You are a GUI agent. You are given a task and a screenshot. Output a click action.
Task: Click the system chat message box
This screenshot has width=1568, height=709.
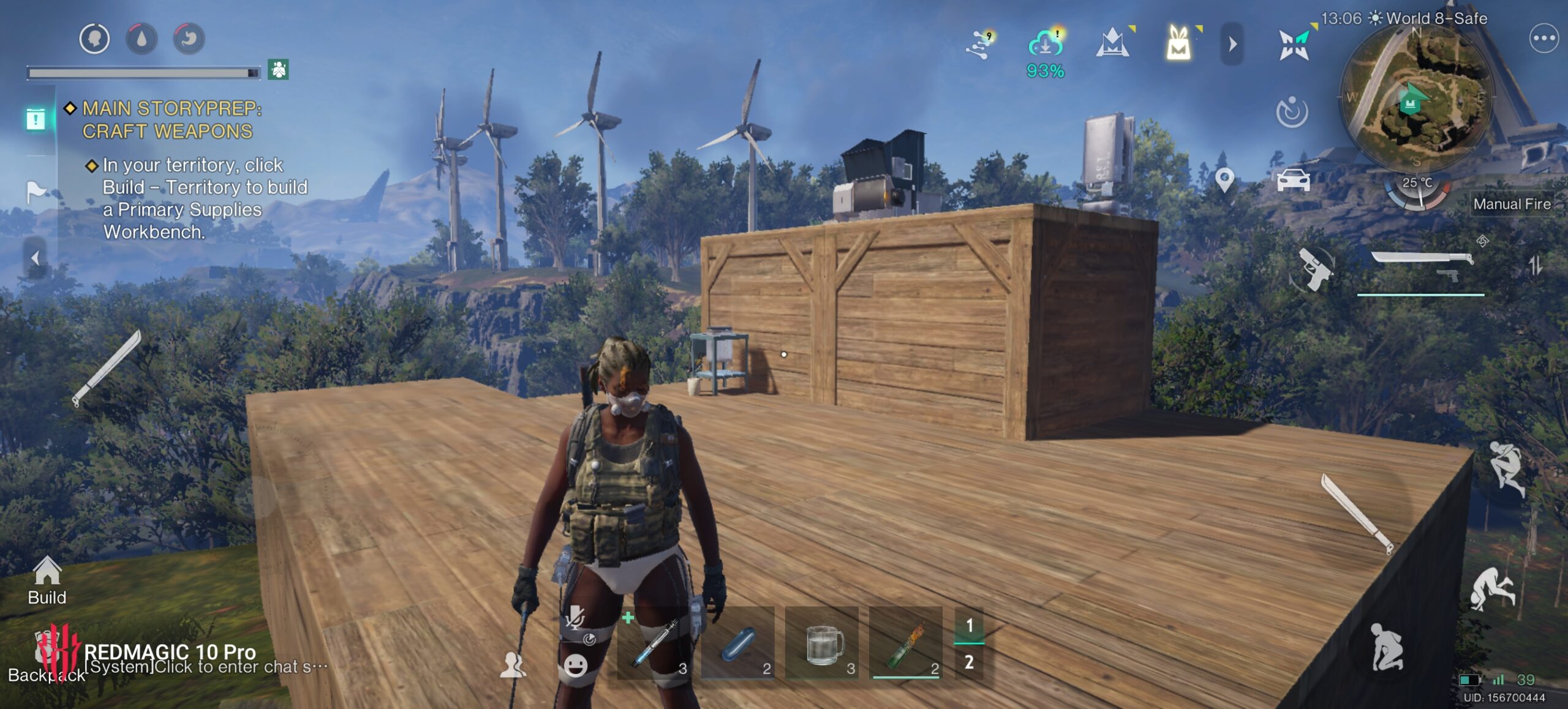pos(206,667)
